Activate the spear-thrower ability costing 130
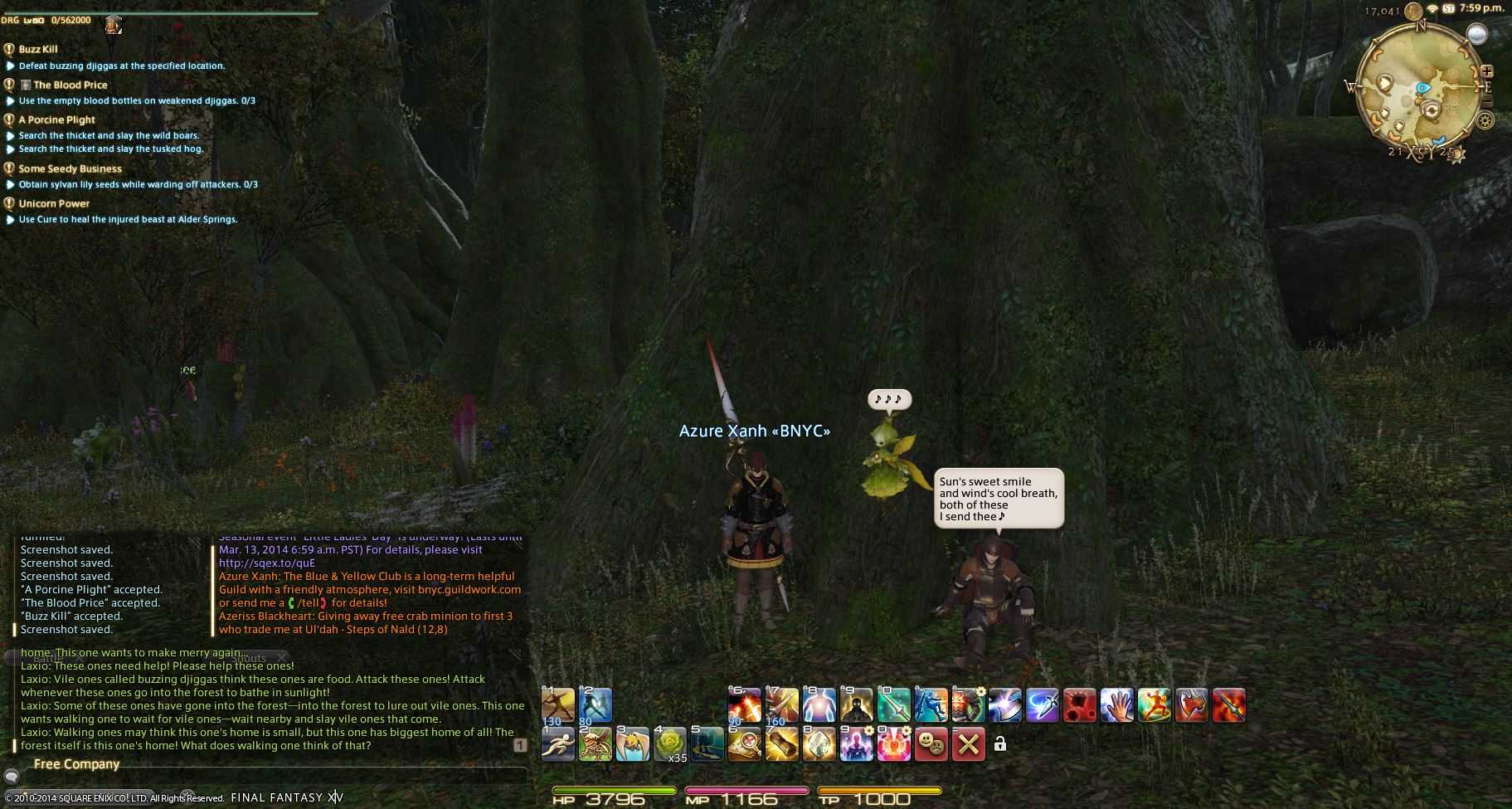Viewport: 1512px width, 809px height. coord(557,705)
